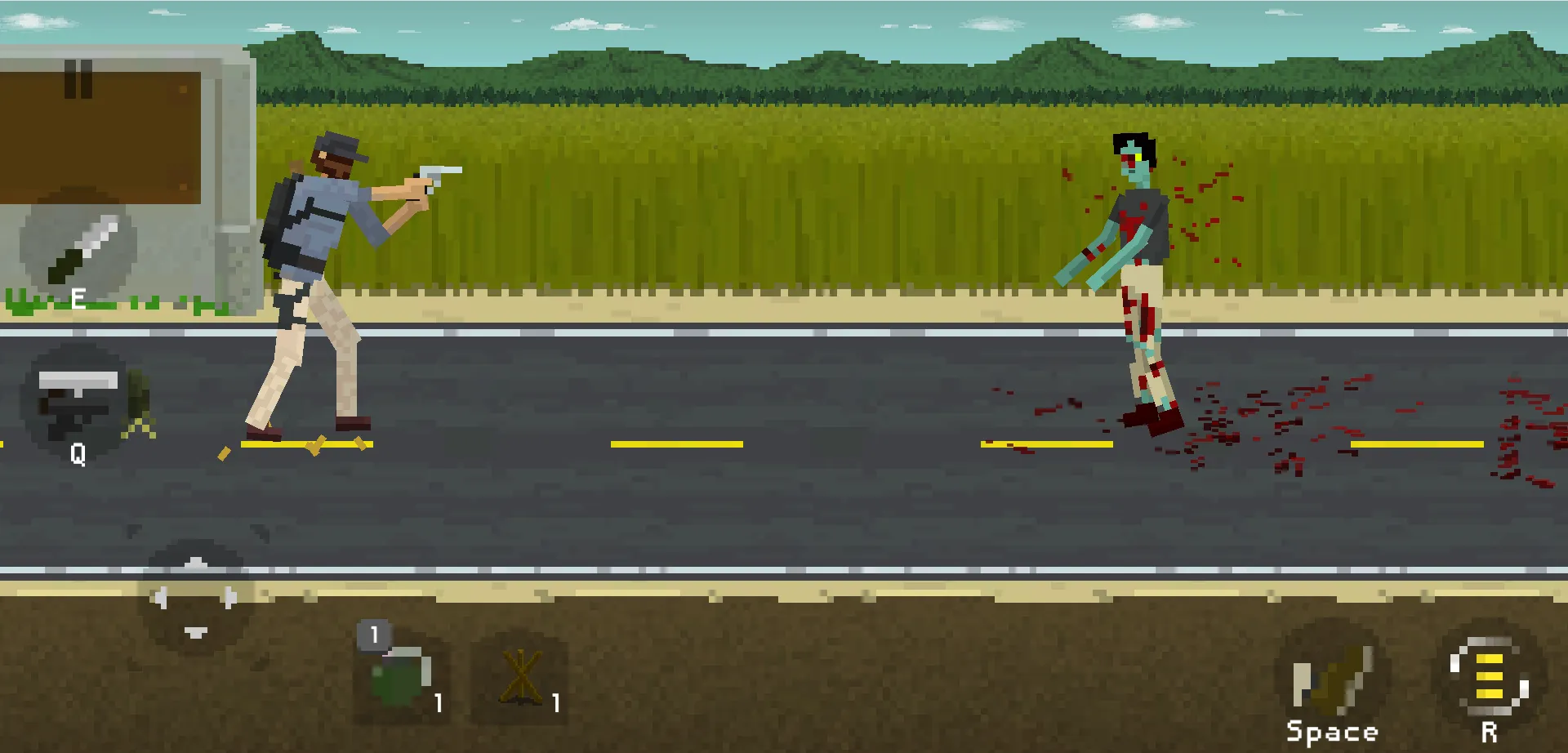Select the campfire sticks item slot
This screenshot has width=1568, height=753.
point(522,675)
